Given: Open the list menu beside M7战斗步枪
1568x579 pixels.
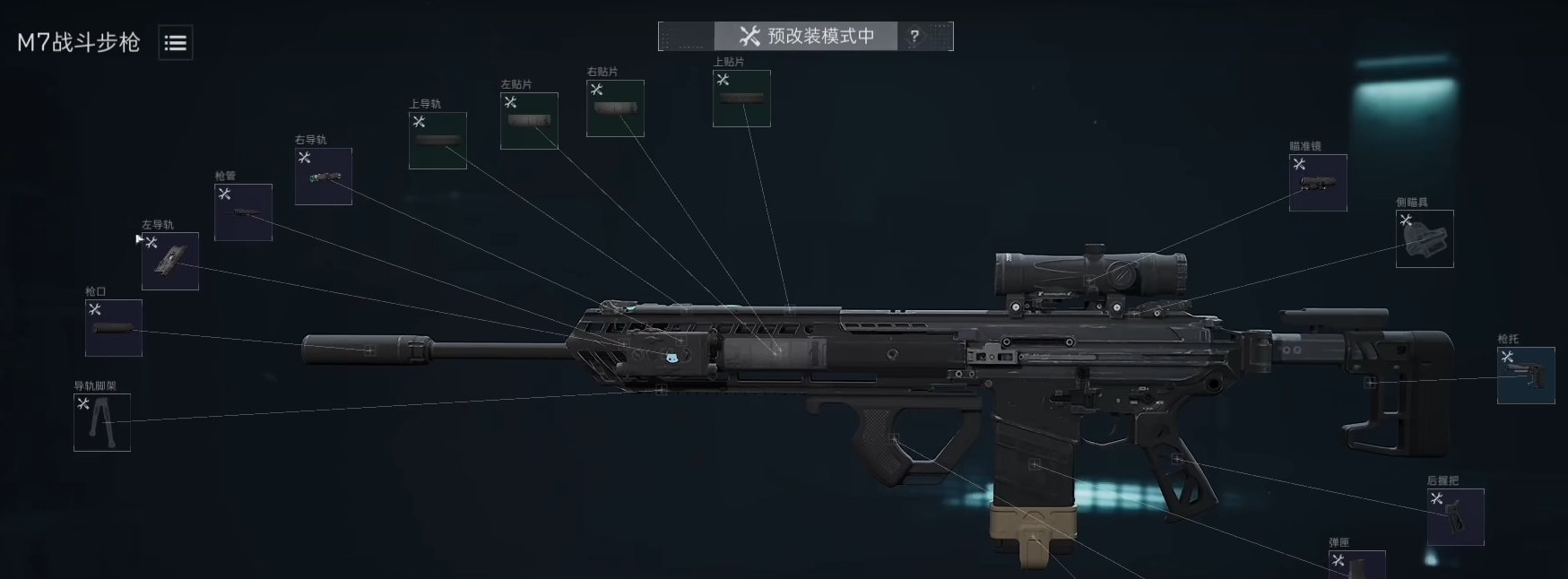Looking at the screenshot, I should [176, 43].
